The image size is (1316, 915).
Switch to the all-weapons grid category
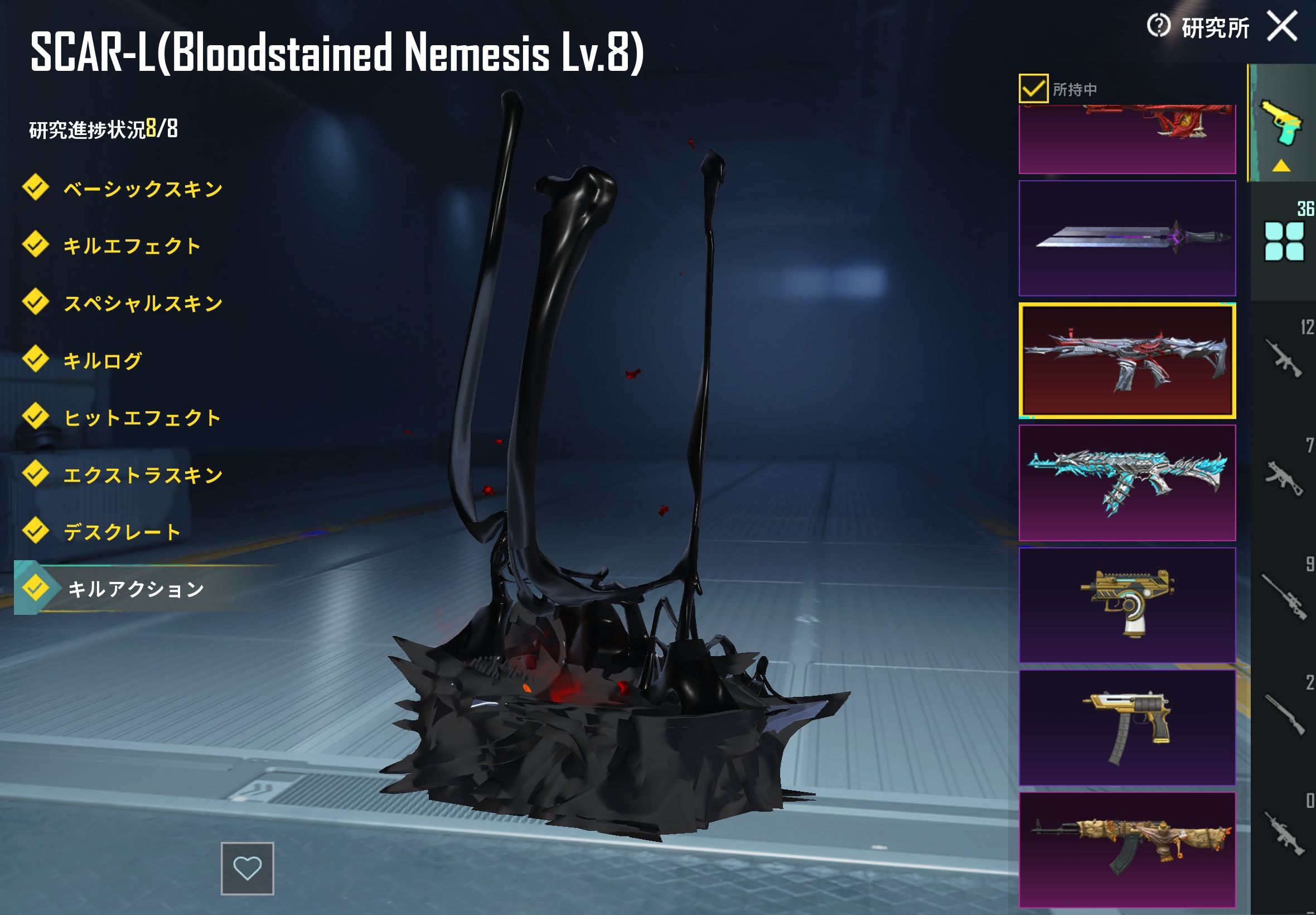click(x=1284, y=241)
